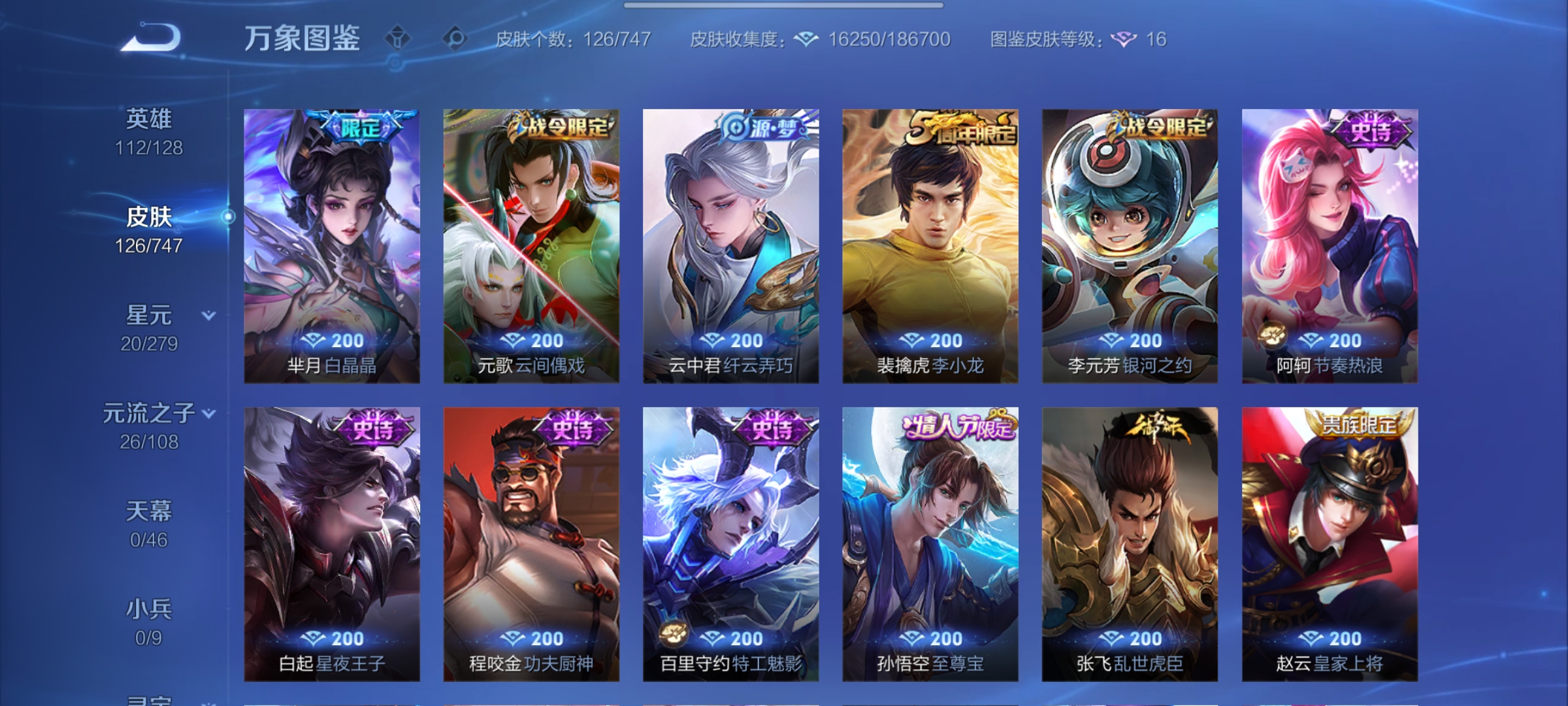Viewport: 1568px width, 706px height.
Task: Click the scroll indicator bar at top center
Action: click(x=784, y=5)
